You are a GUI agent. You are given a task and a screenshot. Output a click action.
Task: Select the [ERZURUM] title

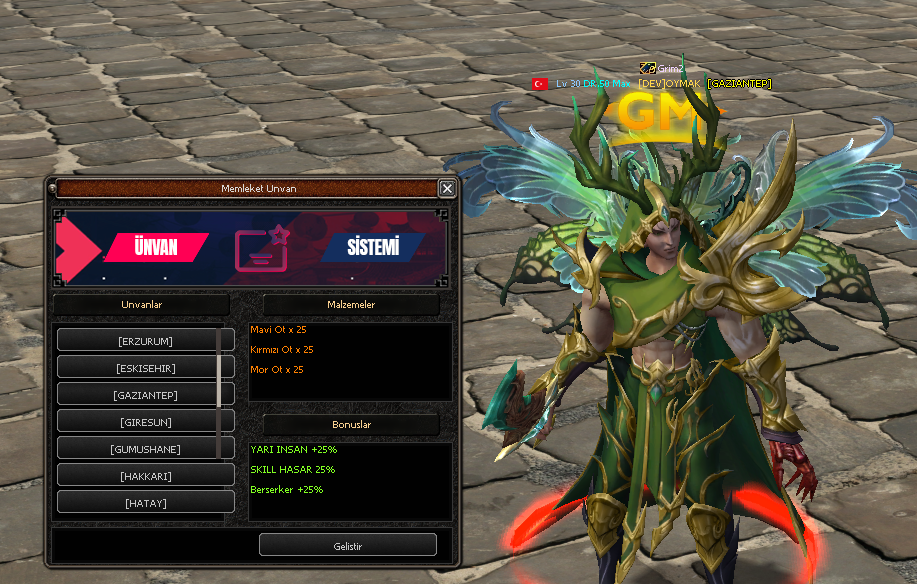click(x=145, y=341)
